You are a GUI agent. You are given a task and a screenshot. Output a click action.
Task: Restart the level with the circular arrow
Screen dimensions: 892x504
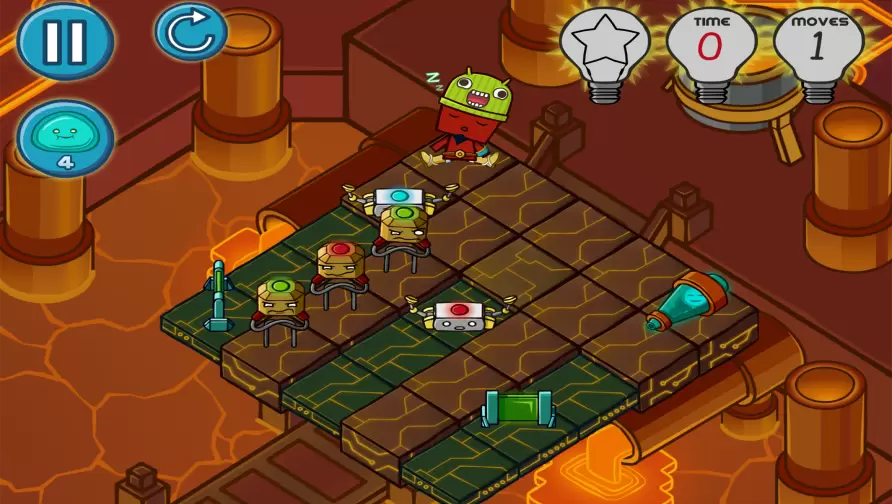[190, 32]
